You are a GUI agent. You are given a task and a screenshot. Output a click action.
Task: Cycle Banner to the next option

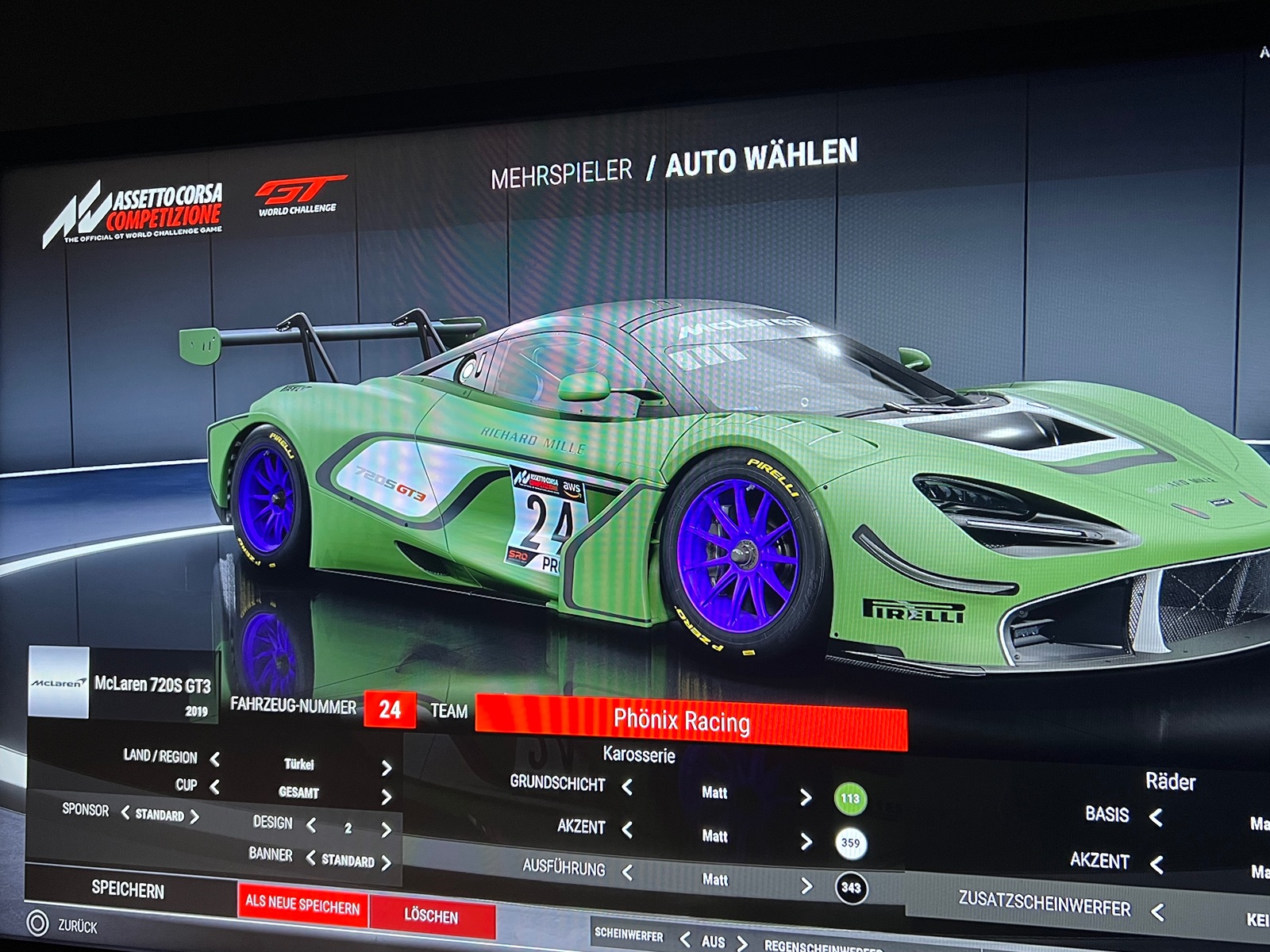pyautogui.click(x=387, y=863)
